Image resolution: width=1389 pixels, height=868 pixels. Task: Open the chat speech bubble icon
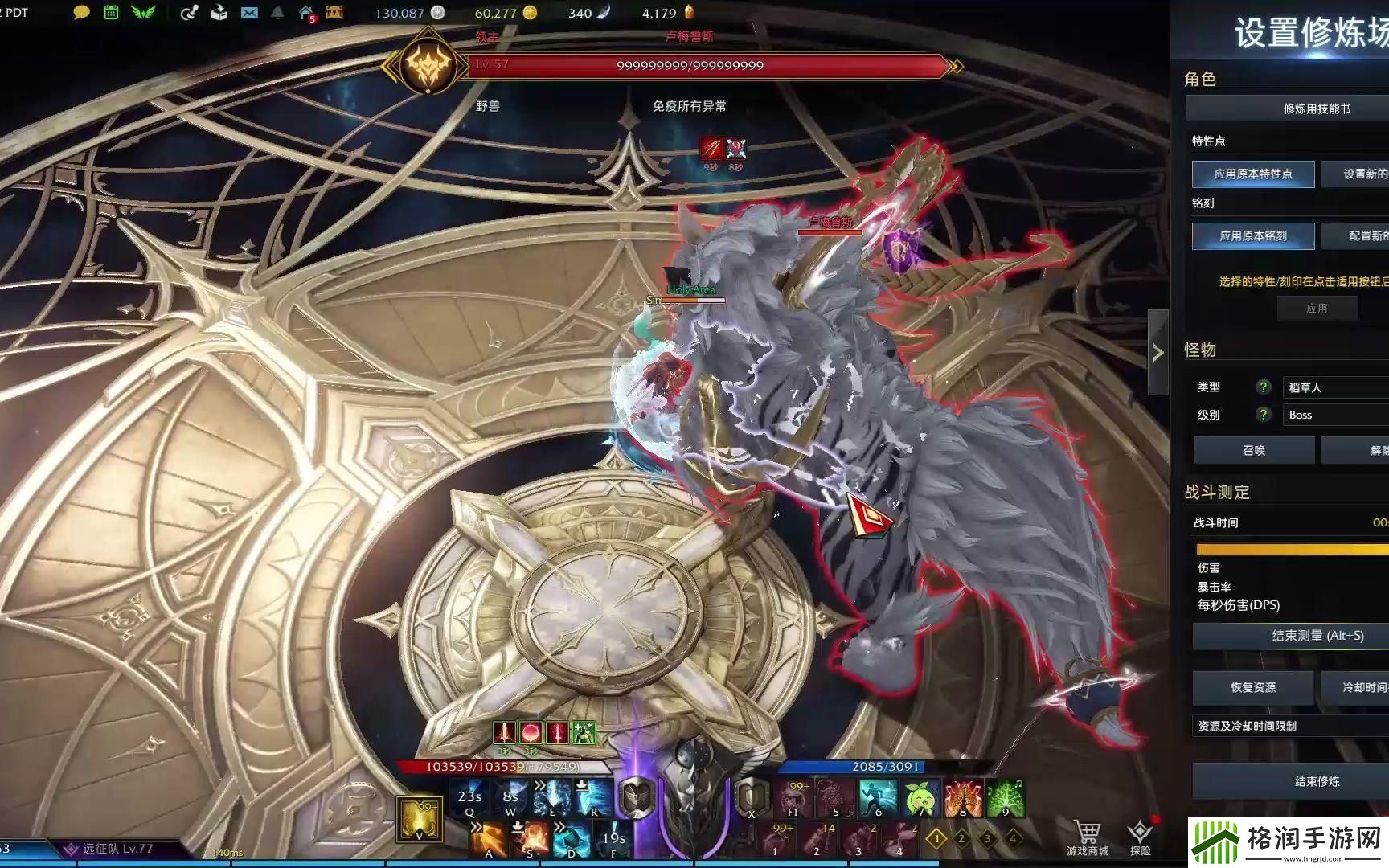point(81,13)
